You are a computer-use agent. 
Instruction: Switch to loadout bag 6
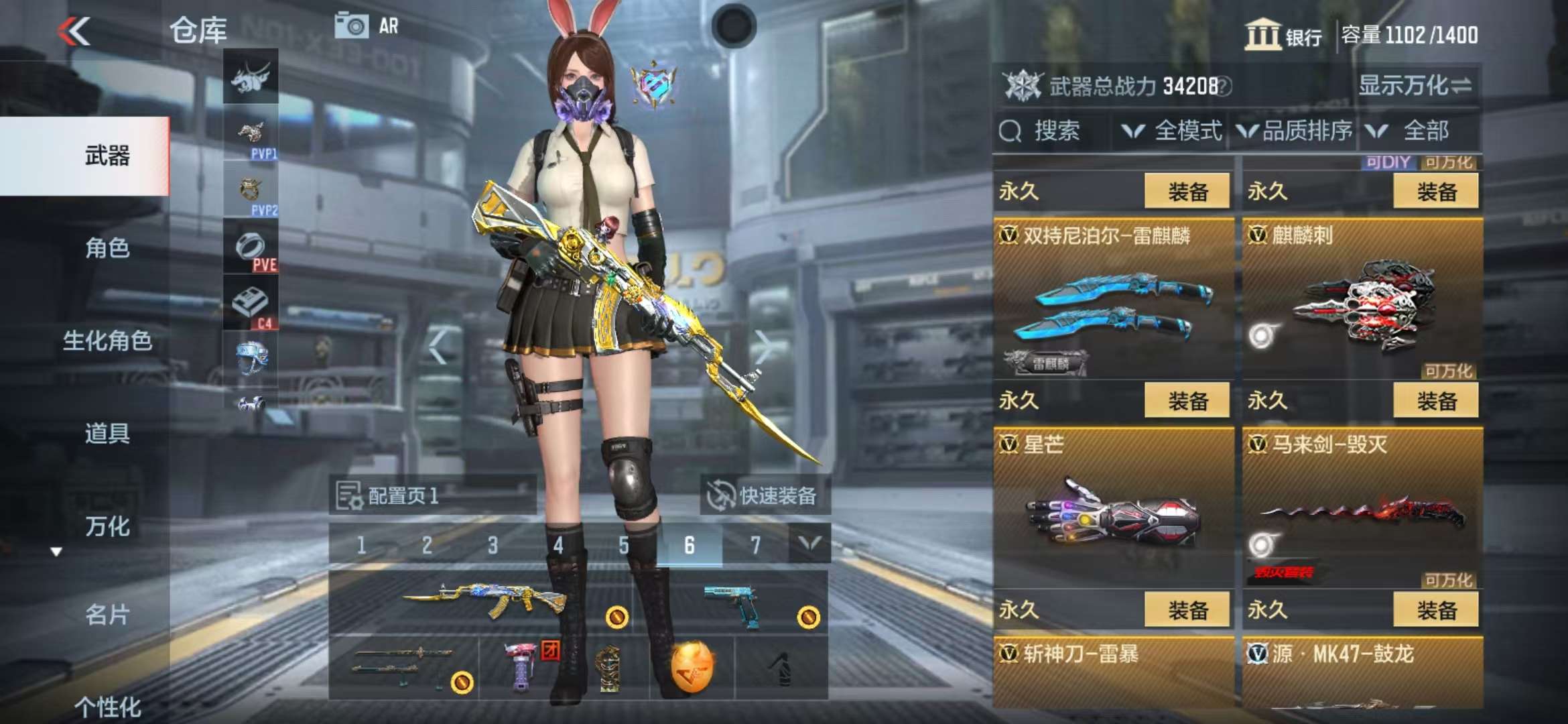[689, 545]
